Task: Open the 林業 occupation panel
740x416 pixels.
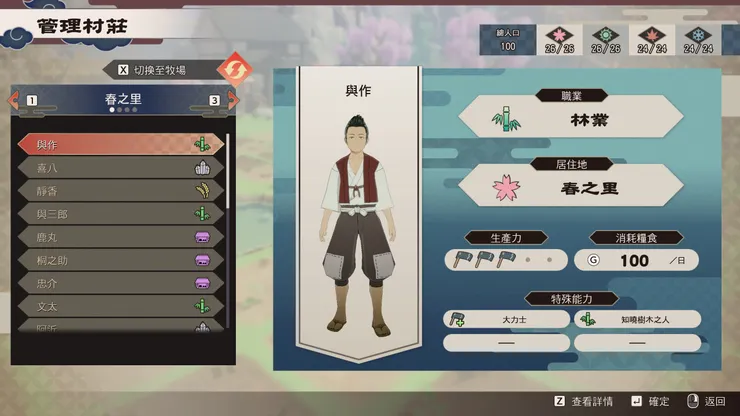Action: [570, 119]
